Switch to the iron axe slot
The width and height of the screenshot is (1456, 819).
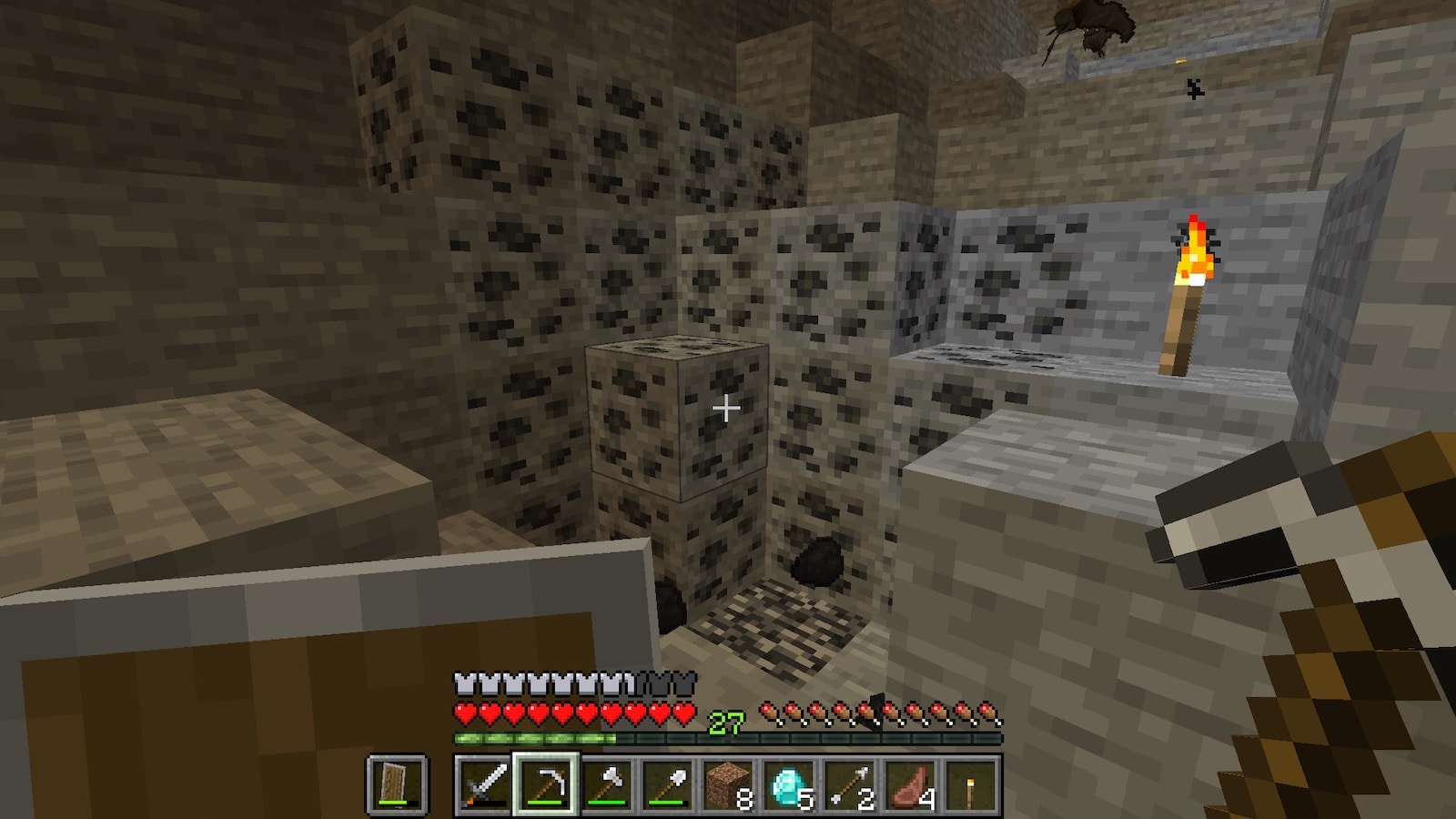pyautogui.click(x=606, y=784)
